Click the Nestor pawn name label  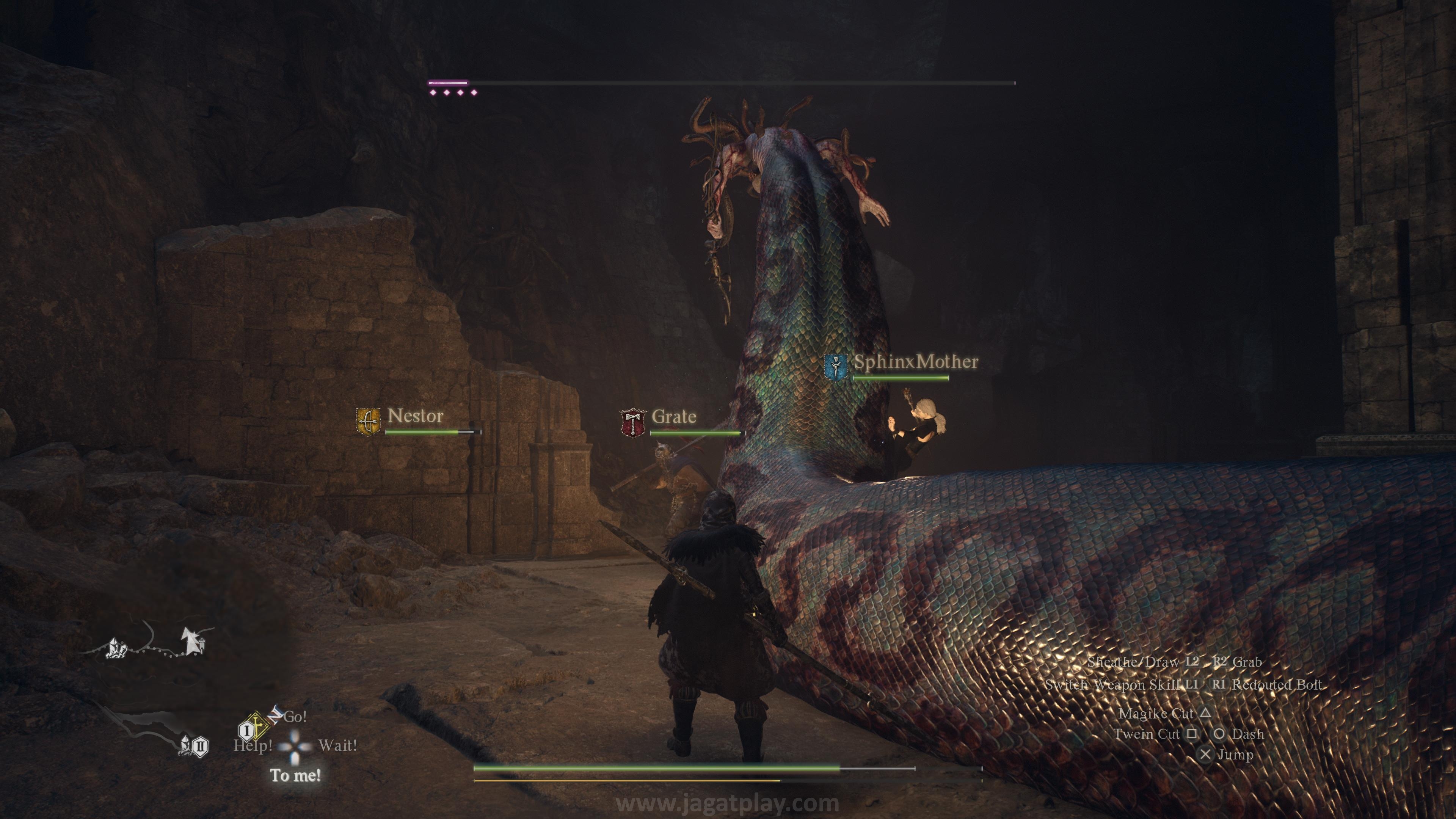(416, 416)
